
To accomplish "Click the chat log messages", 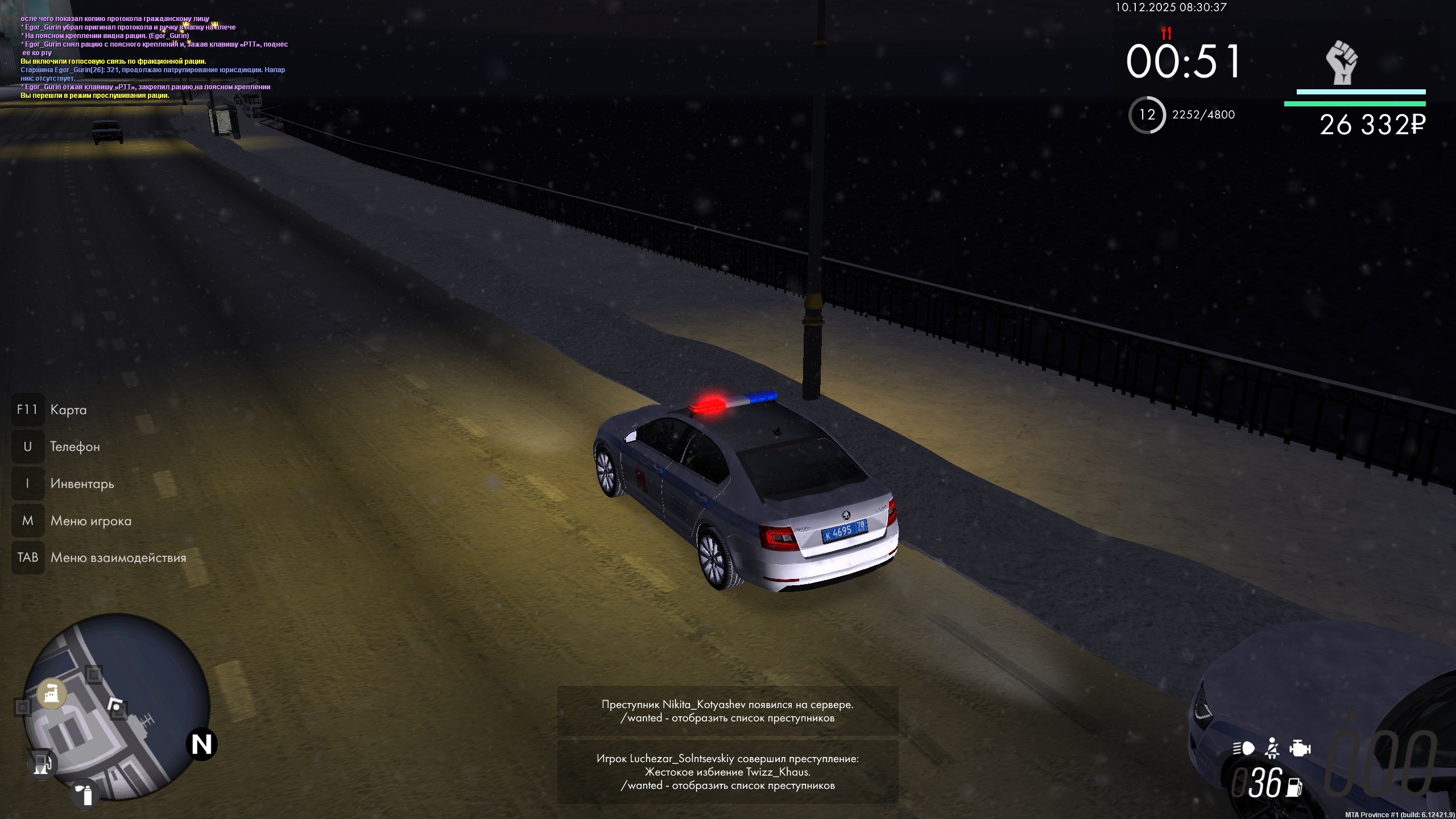I will click(154, 57).
